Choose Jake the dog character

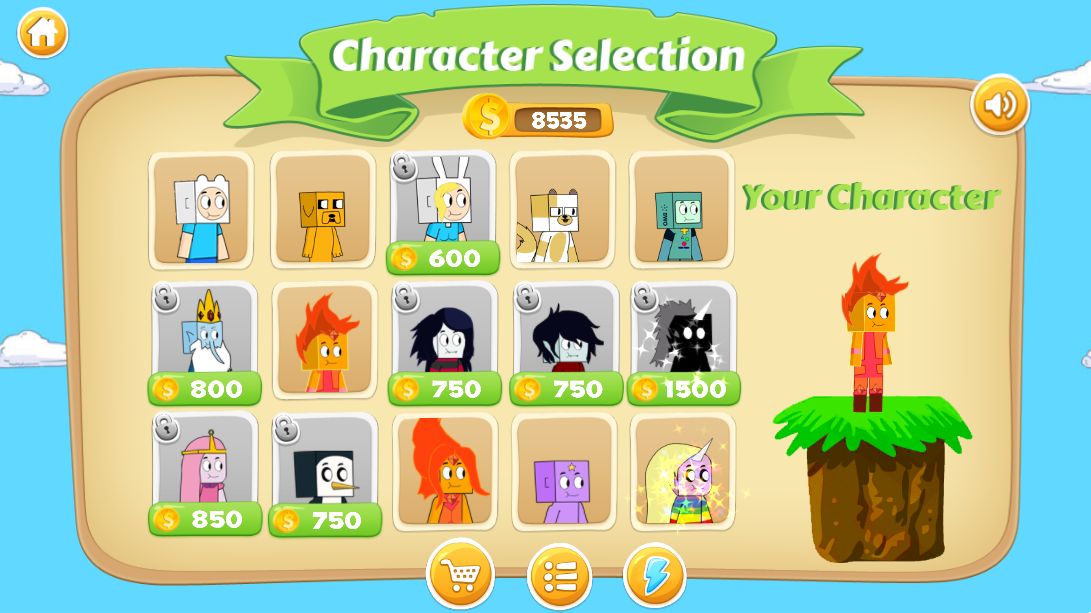tap(322, 211)
